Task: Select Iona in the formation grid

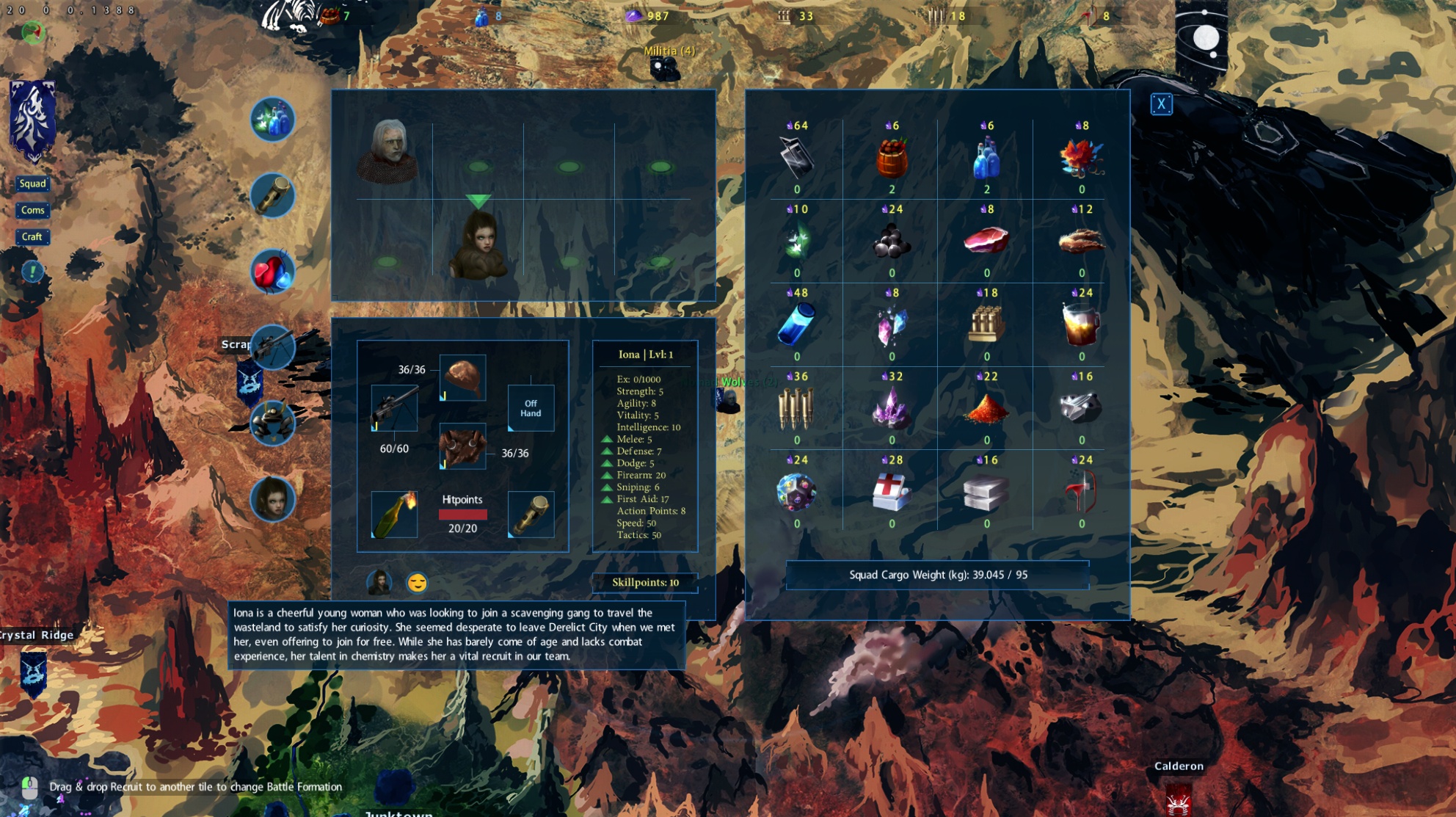Action: pyautogui.click(x=478, y=246)
